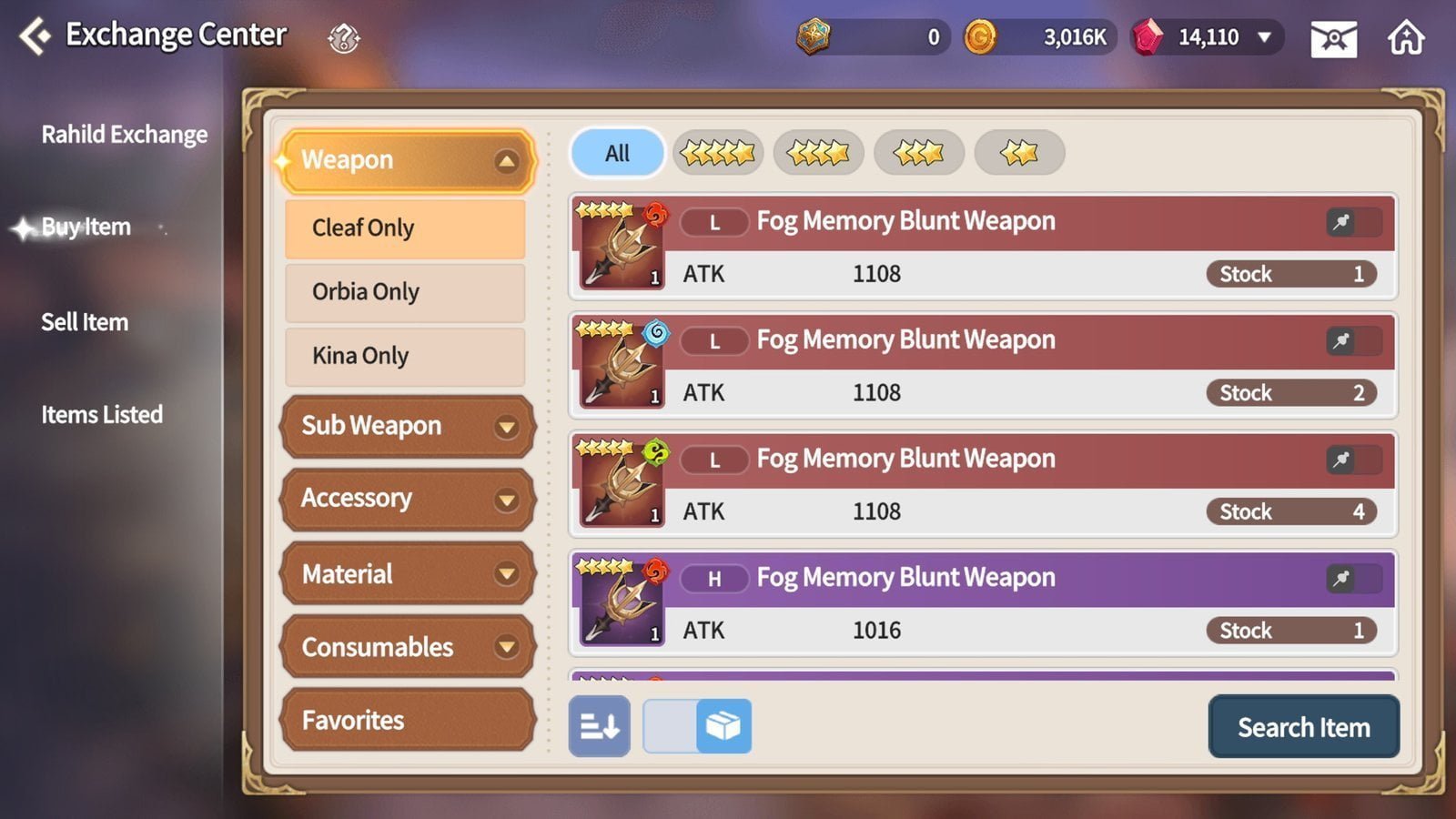Click the gold coin currency icon
This screenshot has height=819, width=1456.
(980, 37)
